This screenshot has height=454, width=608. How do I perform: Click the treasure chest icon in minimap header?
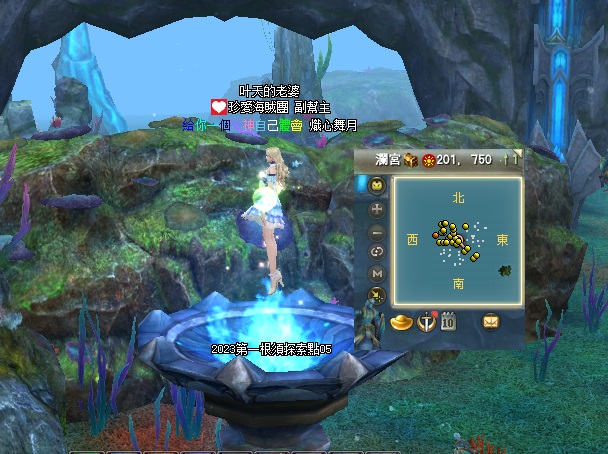tap(410, 160)
